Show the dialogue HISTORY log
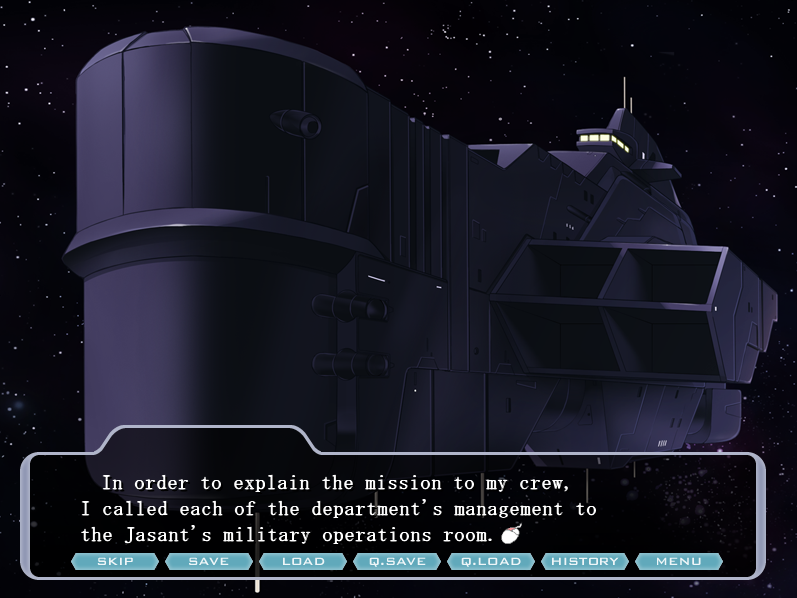Image resolution: width=797 pixels, height=598 pixels. (x=585, y=561)
